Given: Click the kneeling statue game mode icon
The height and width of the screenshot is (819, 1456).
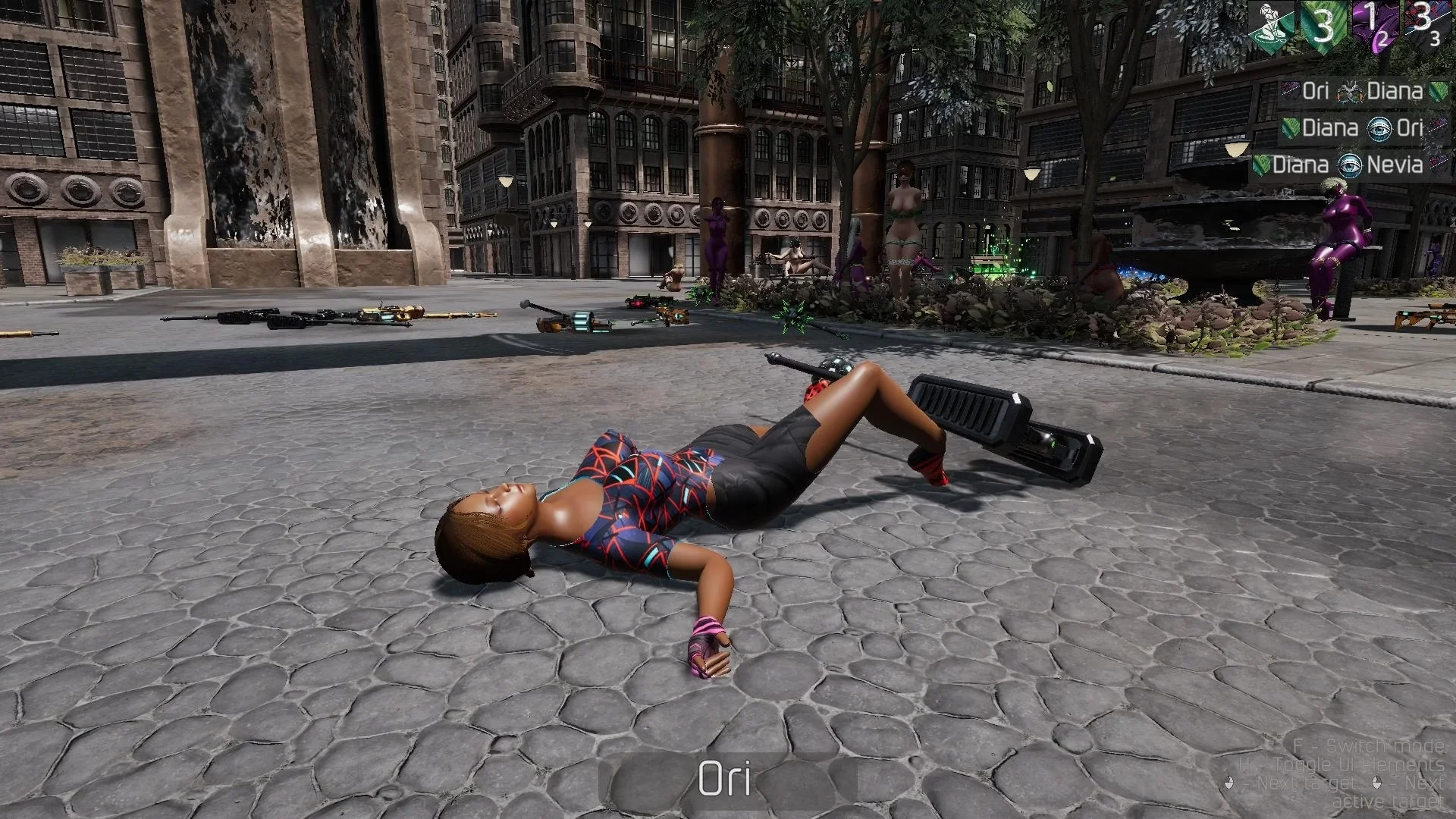Looking at the screenshot, I should pos(1272,27).
